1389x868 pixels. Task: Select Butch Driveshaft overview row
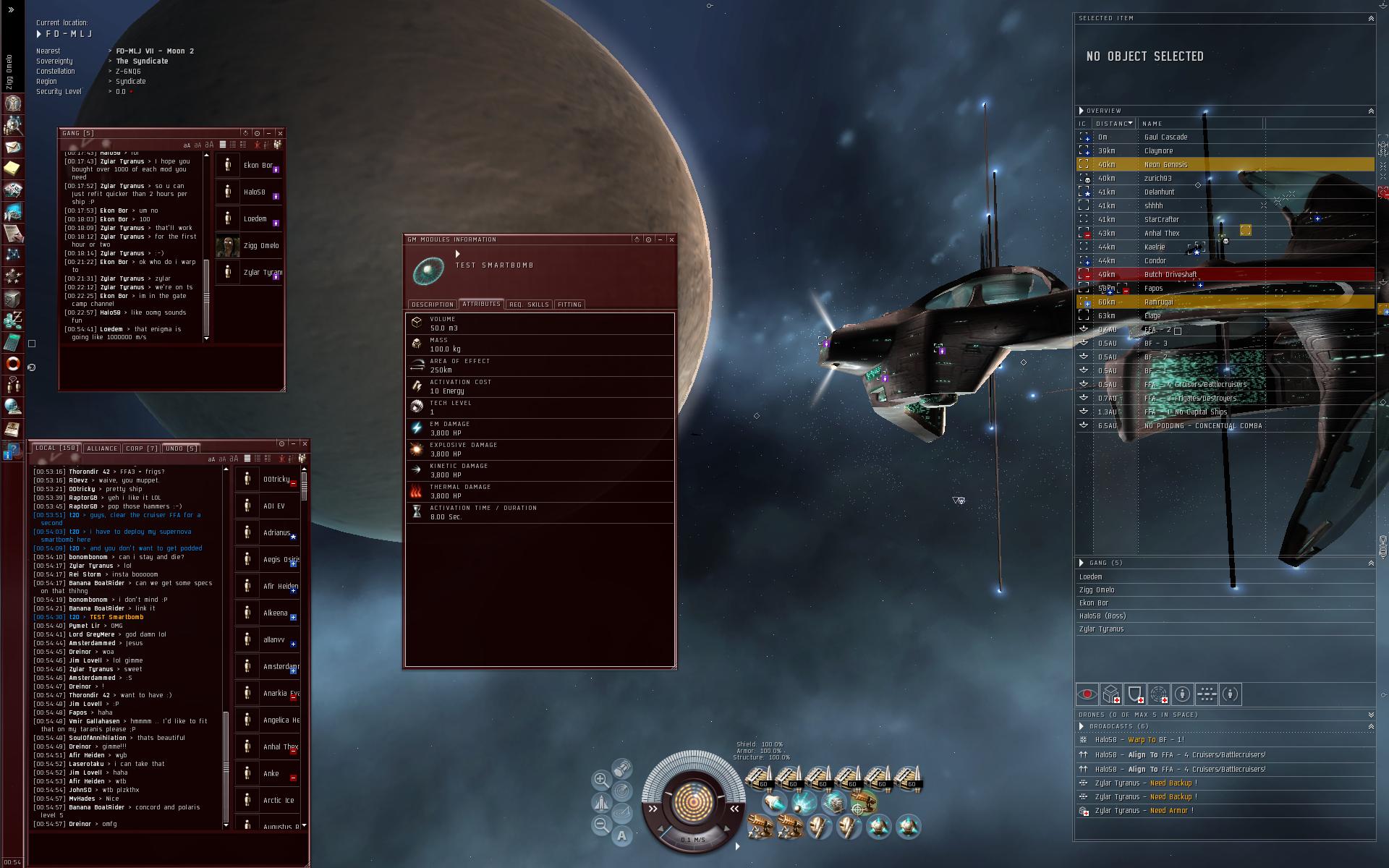[1170, 274]
